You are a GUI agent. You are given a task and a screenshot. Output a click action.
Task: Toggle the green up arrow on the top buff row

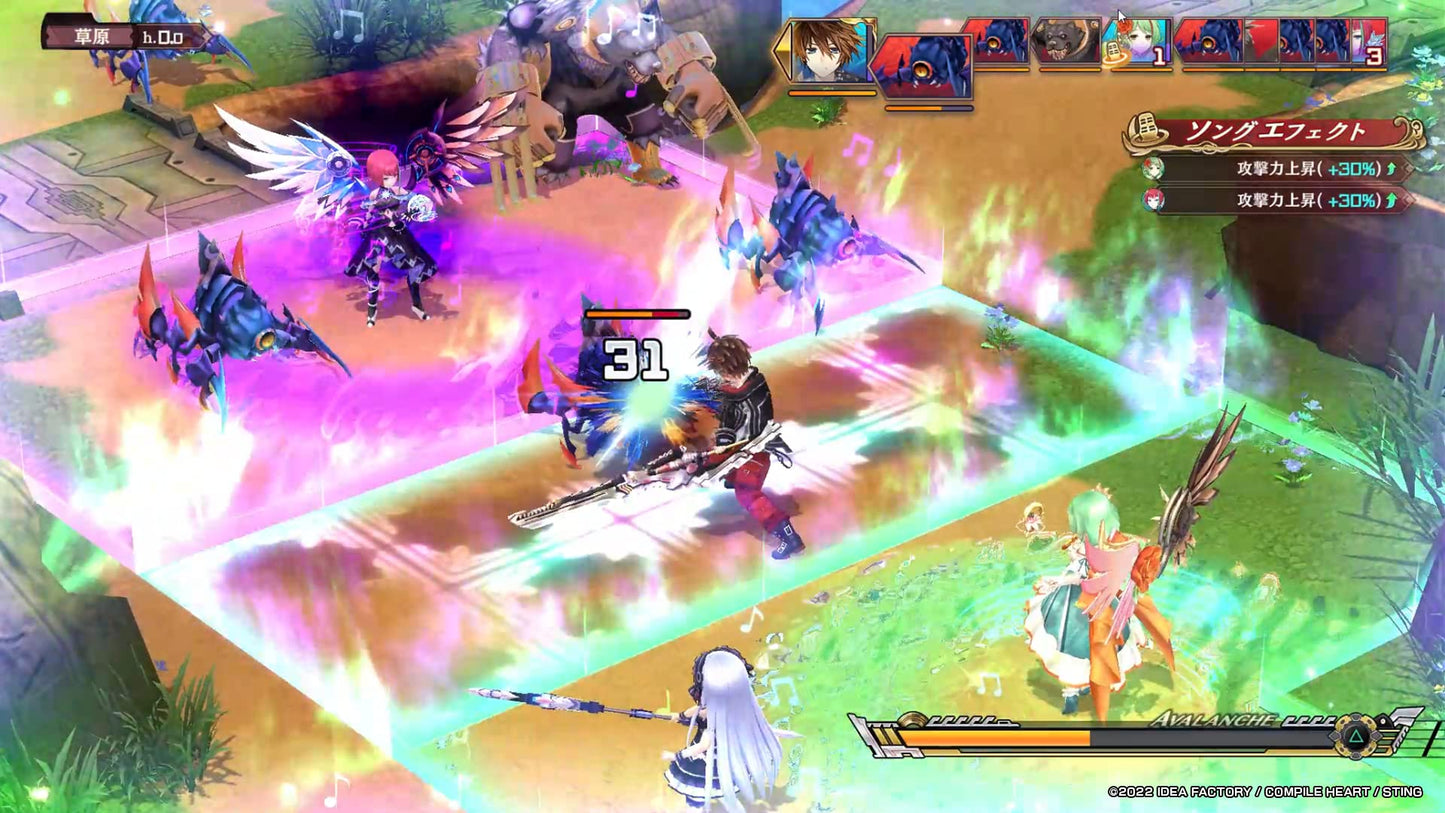[1390, 169]
